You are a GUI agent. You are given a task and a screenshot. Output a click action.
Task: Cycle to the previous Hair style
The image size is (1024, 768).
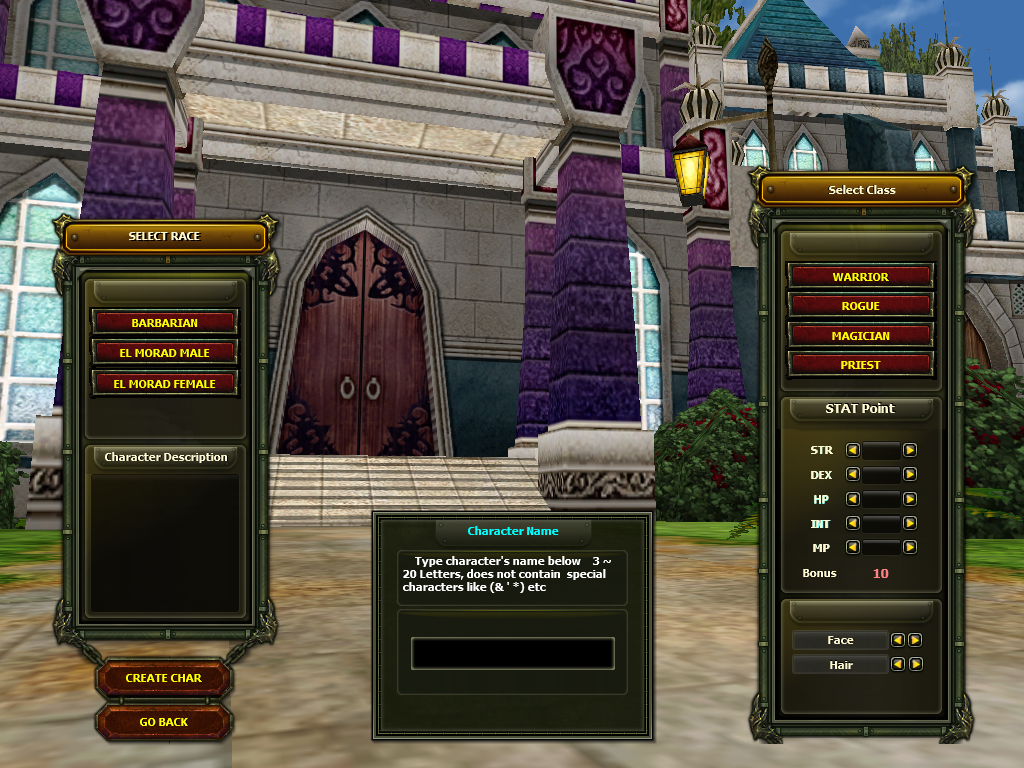click(898, 664)
